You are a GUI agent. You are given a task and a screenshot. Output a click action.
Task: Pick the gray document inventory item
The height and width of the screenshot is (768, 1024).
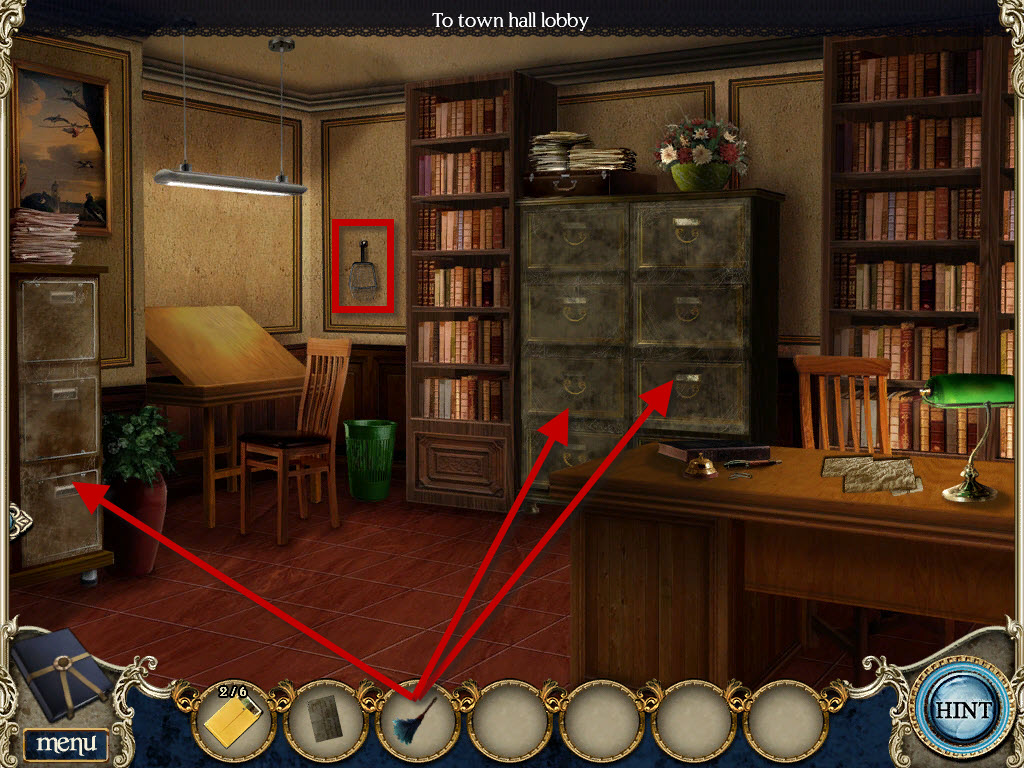[x=324, y=720]
